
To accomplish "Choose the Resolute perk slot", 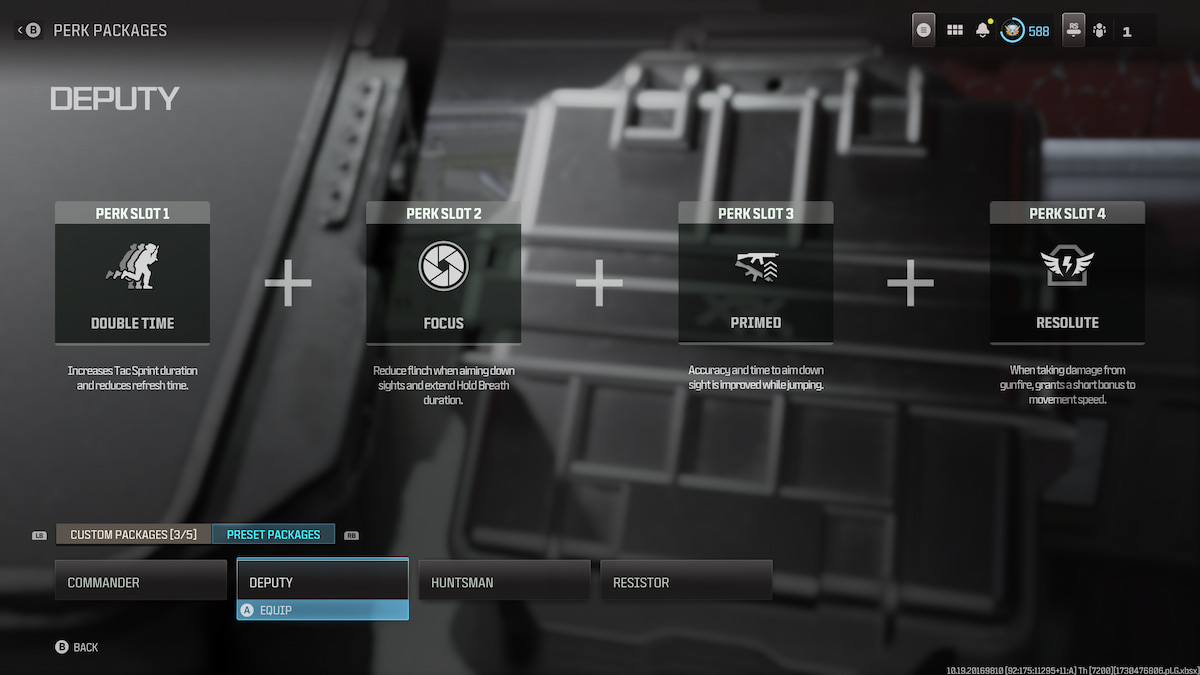I will pos(1067,273).
